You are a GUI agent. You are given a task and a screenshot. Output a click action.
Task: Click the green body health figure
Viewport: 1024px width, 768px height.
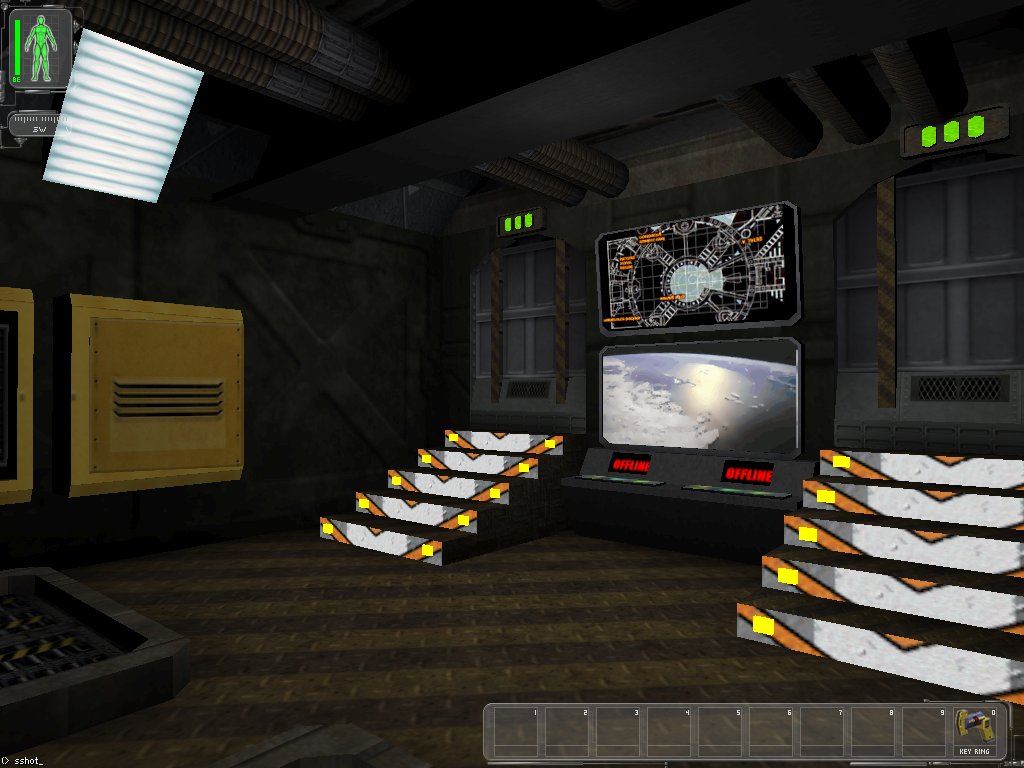43,48
